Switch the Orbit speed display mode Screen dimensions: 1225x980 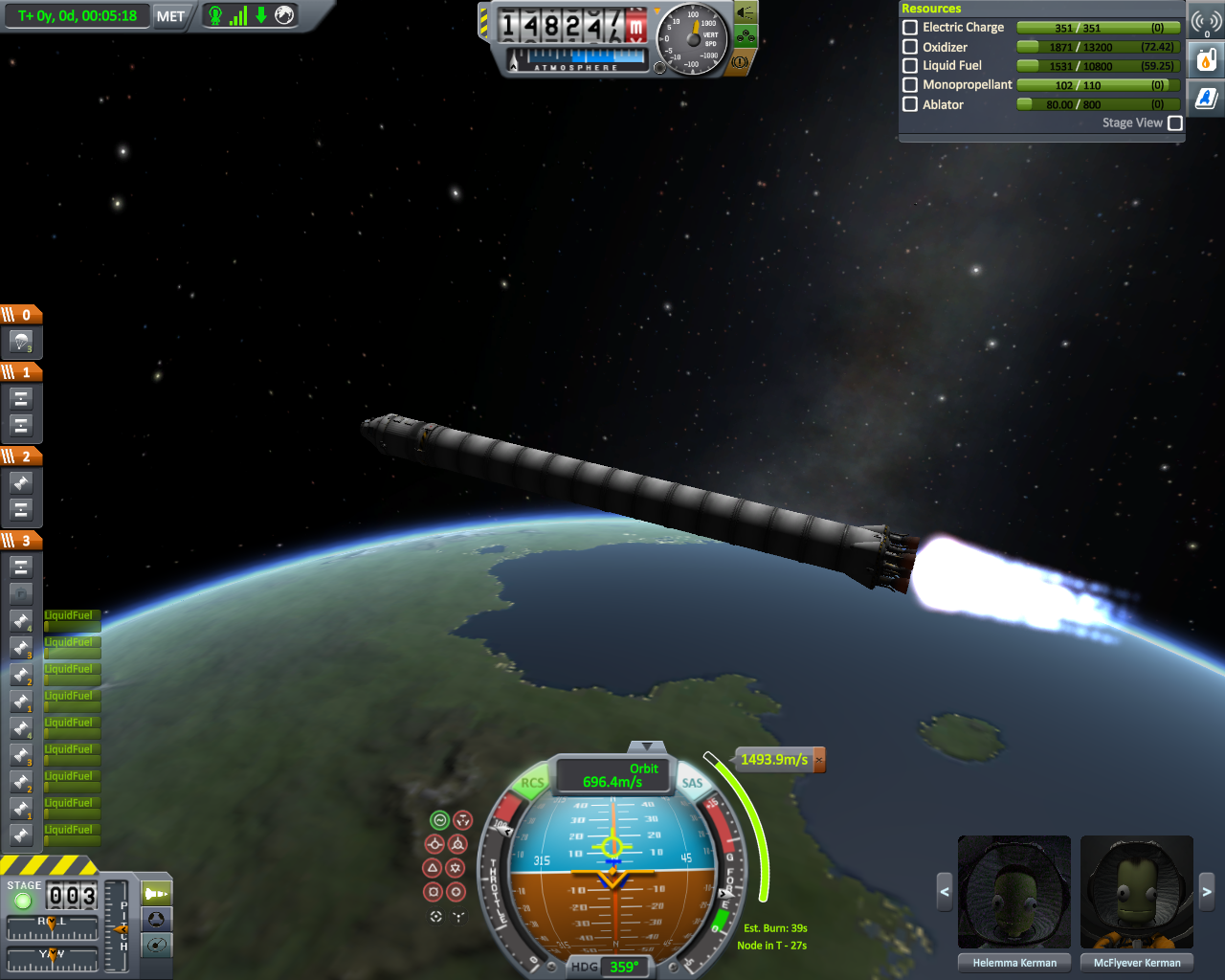(613, 776)
